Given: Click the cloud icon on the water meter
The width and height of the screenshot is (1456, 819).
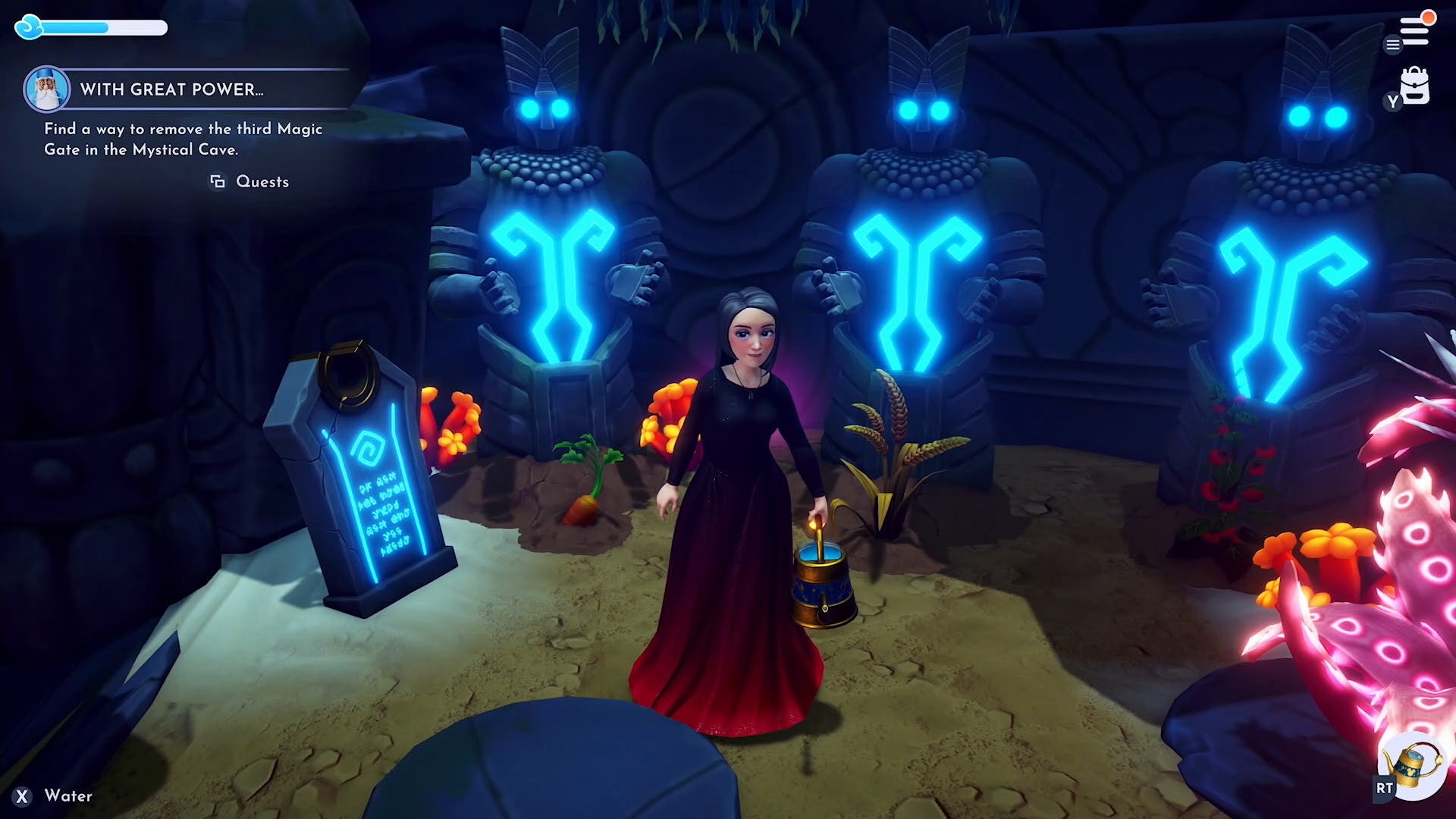Looking at the screenshot, I should click(x=29, y=27).
